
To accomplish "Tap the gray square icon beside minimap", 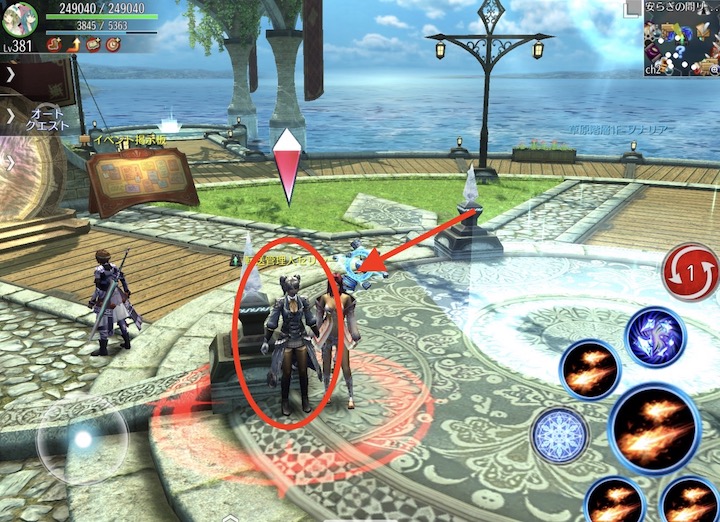I will pos(633,9).
